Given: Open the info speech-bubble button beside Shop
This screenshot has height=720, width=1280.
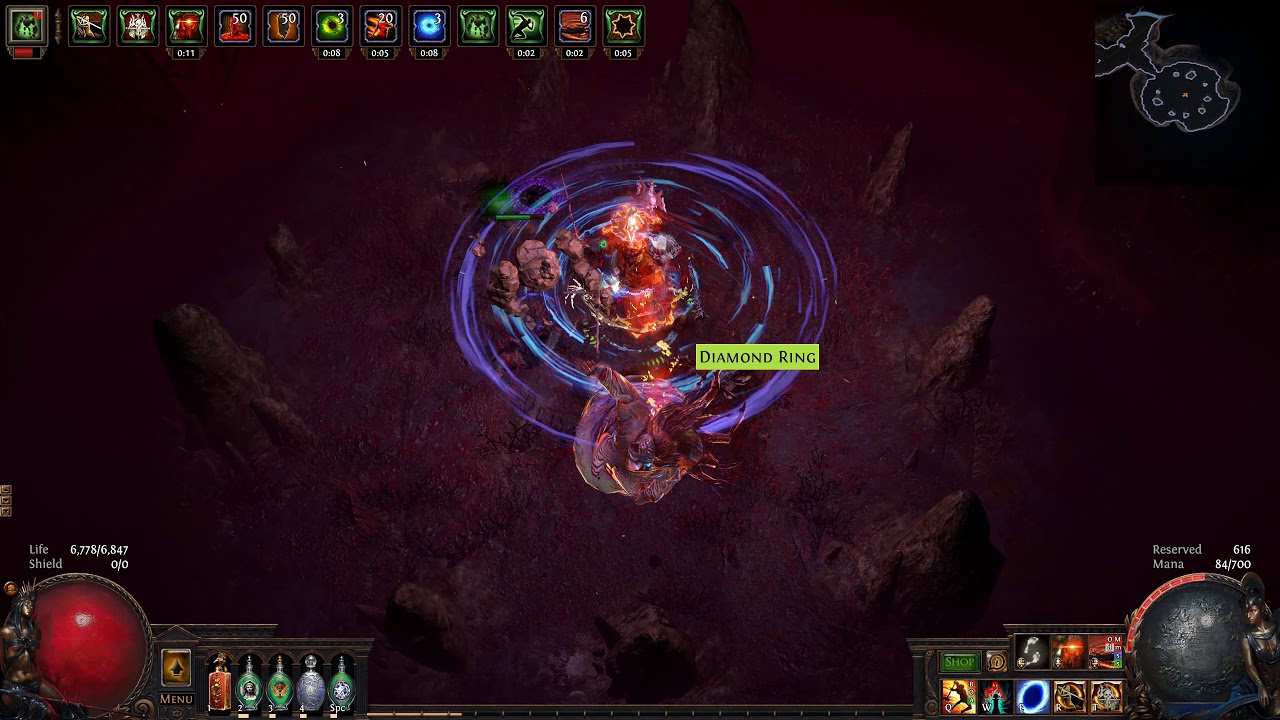Looking at the screenshot, I should coord(996,662).
